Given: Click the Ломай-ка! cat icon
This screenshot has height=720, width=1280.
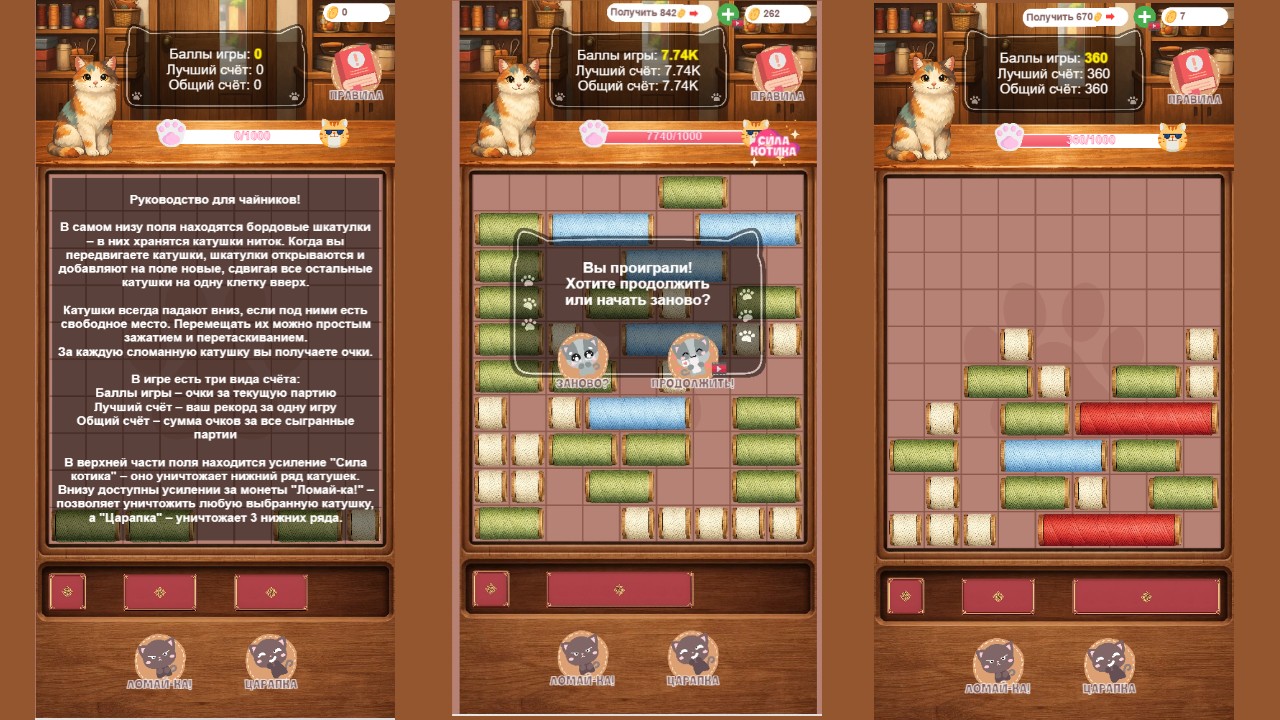Looking at the screenshot, I should point(158,655).
